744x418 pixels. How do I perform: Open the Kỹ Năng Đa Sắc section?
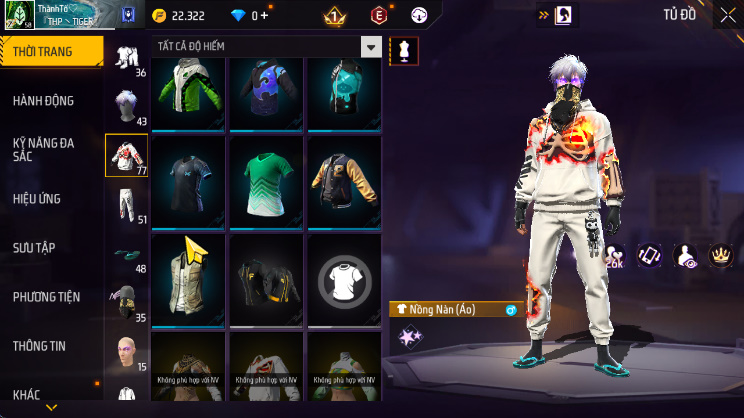point(44,150)
